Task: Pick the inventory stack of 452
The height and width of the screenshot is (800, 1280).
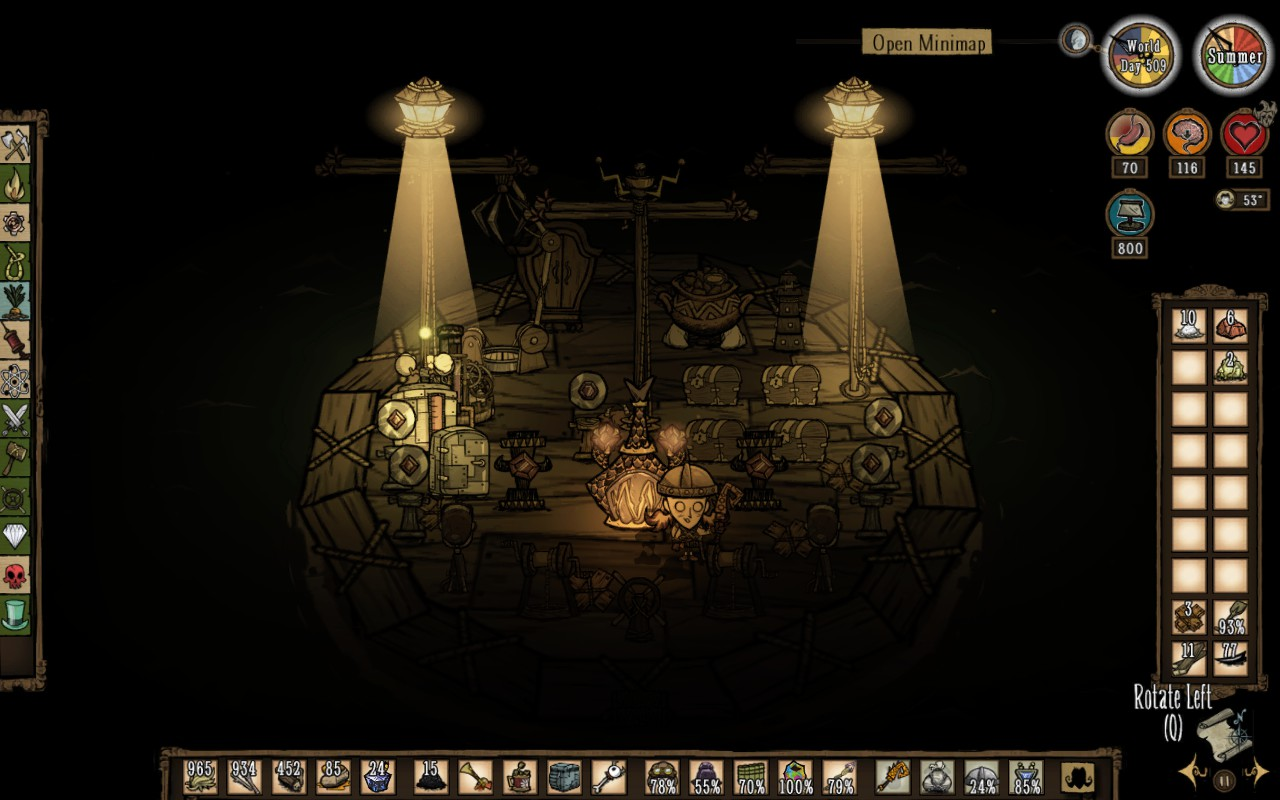Action: click(x=289, y=777)
